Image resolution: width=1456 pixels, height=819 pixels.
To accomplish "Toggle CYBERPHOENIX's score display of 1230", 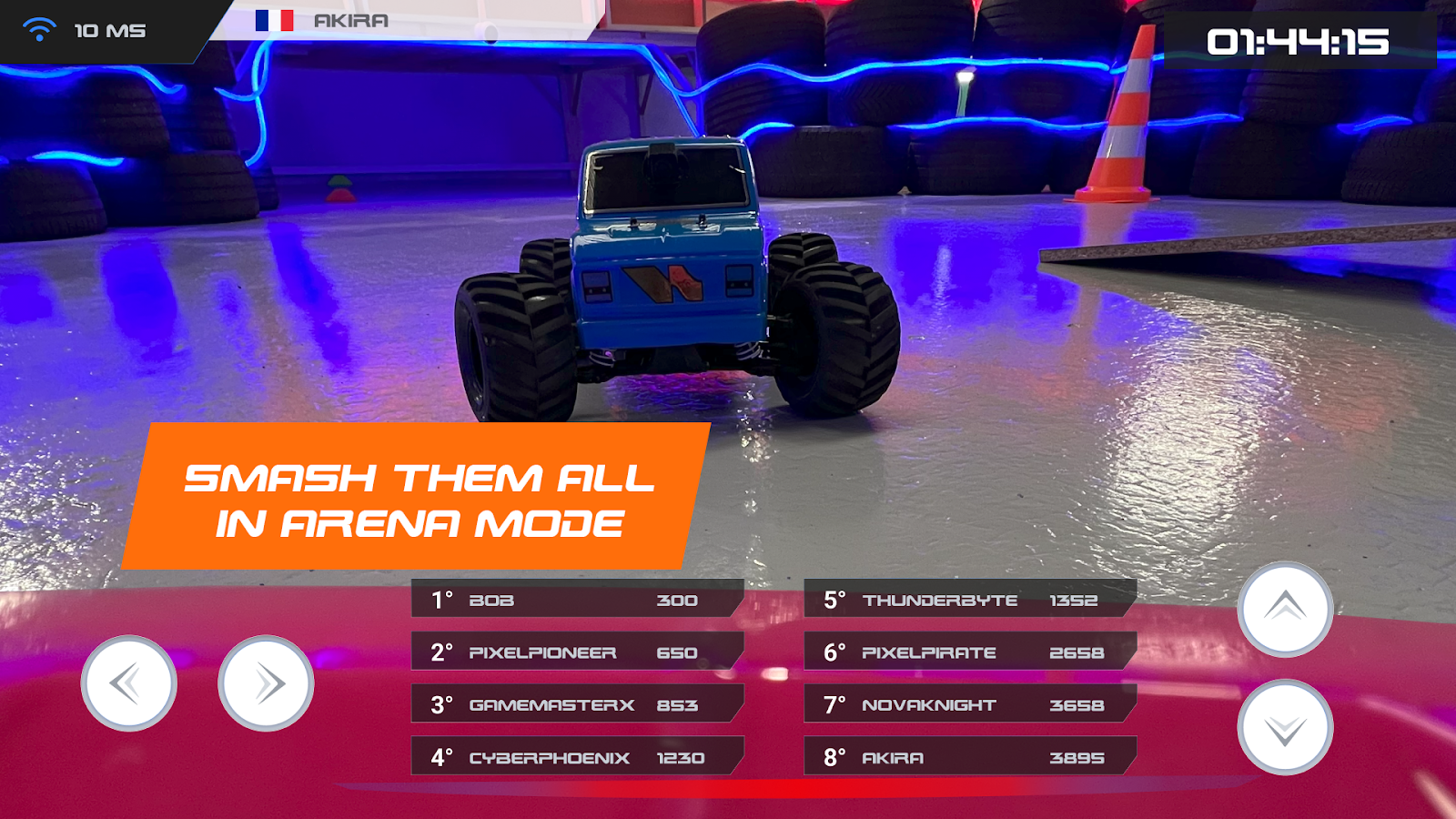I will [x=681, y=756].
